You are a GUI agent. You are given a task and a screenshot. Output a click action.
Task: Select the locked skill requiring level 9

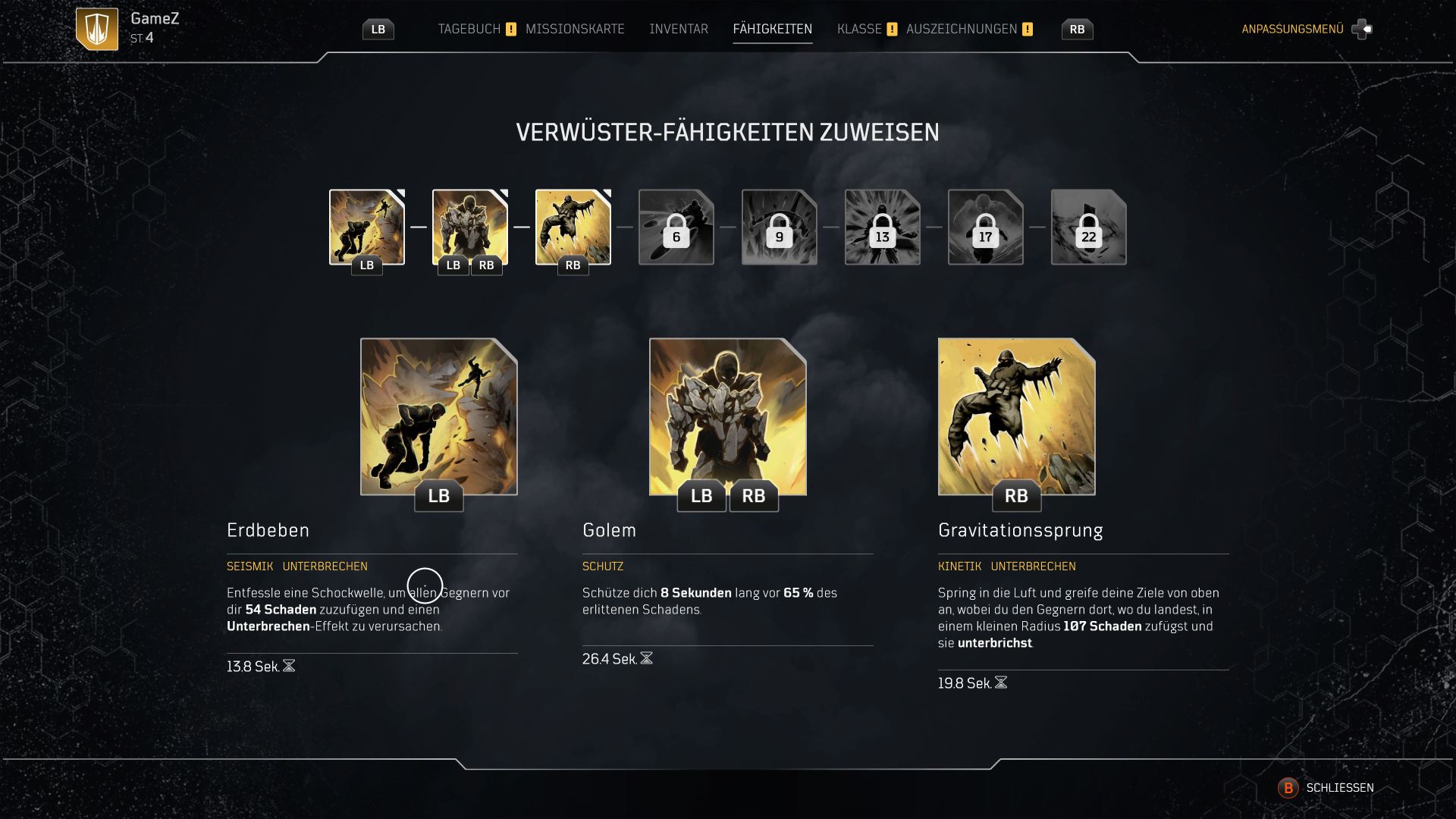point(780,227)
